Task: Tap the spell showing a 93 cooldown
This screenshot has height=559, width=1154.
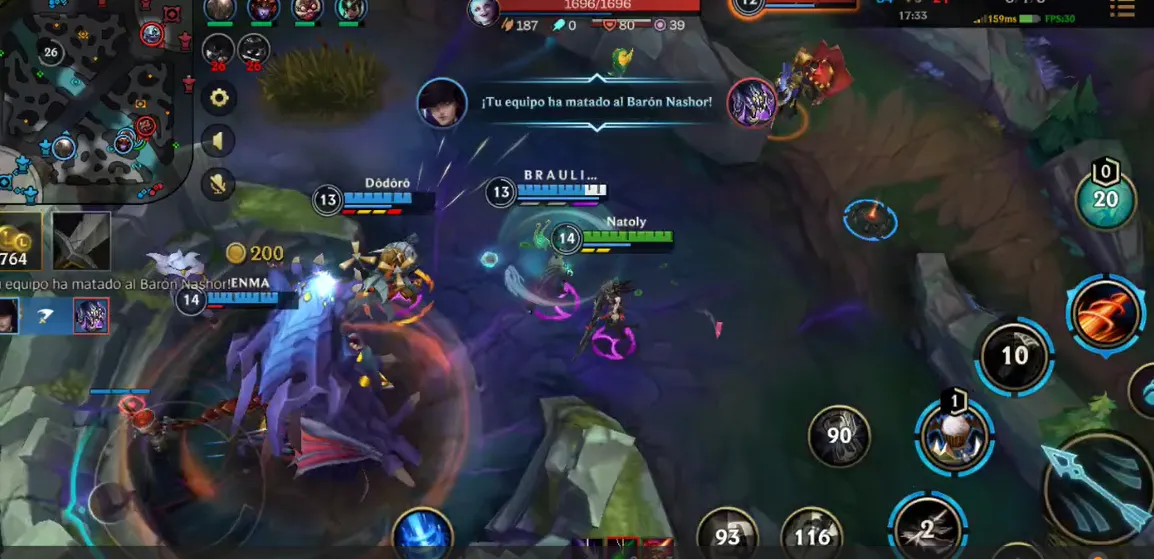Action: pos(727,536)
